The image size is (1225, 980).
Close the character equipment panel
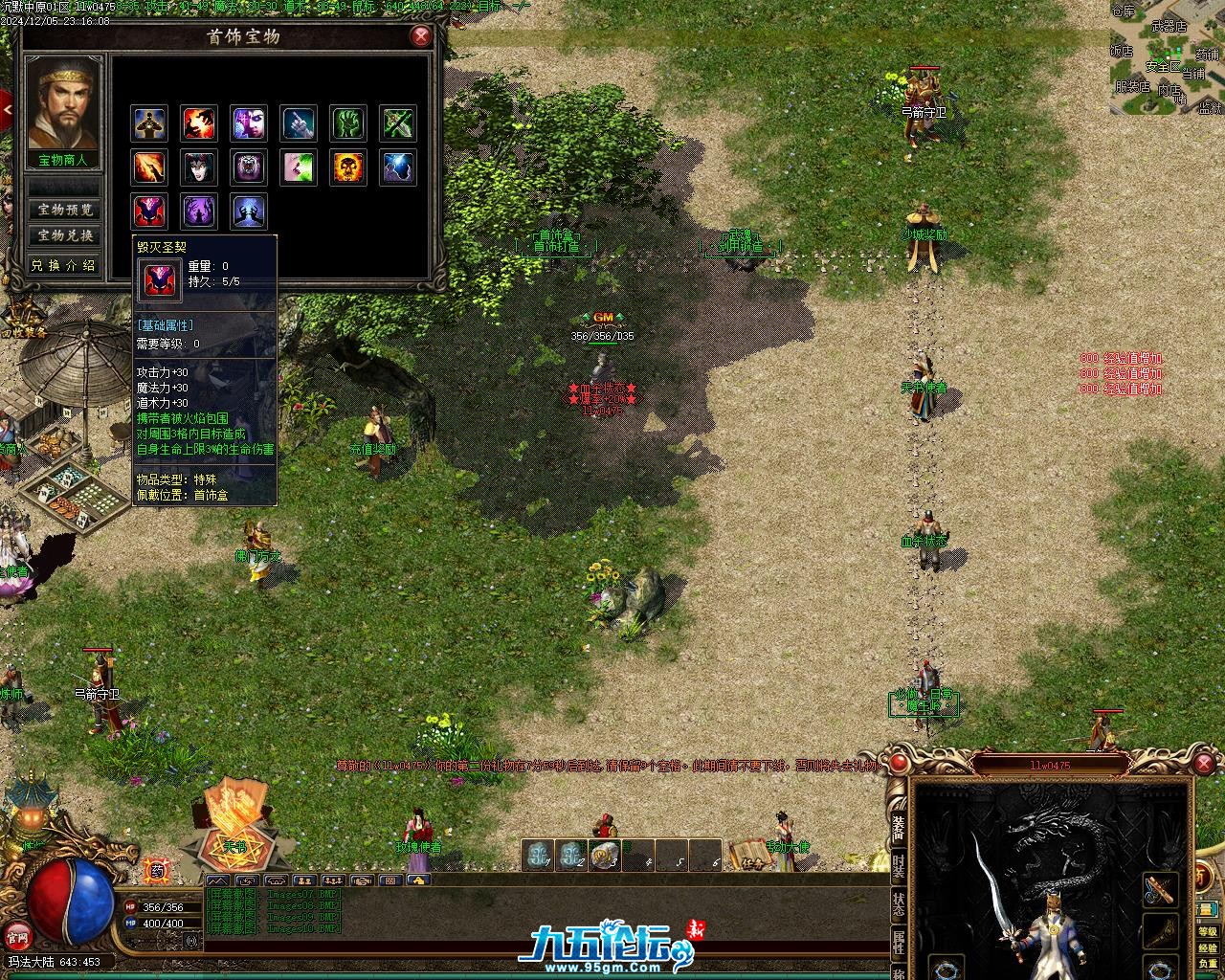click(x=1204, y=763)
